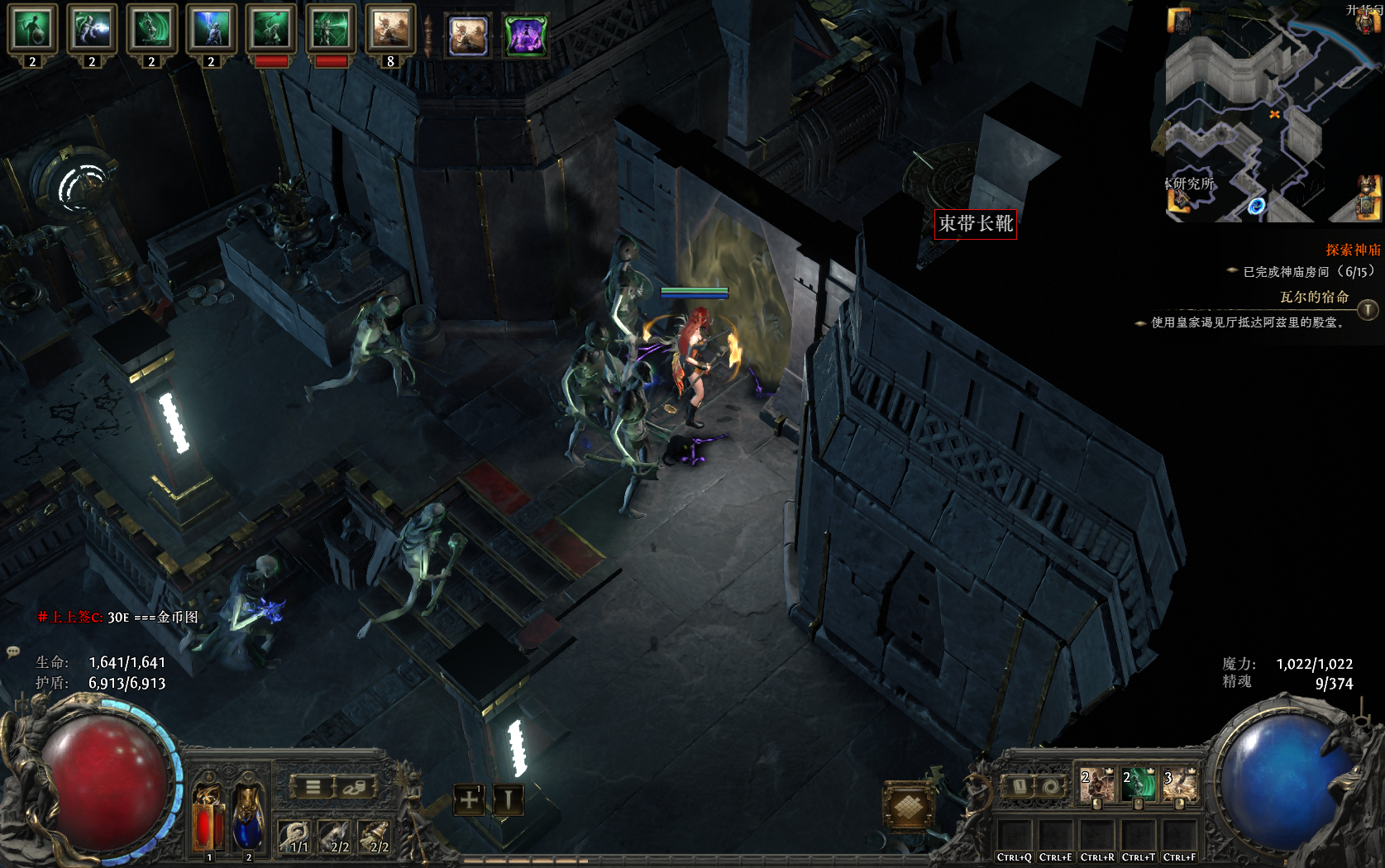Select the skeleton archer minion icon

point(330,30)
